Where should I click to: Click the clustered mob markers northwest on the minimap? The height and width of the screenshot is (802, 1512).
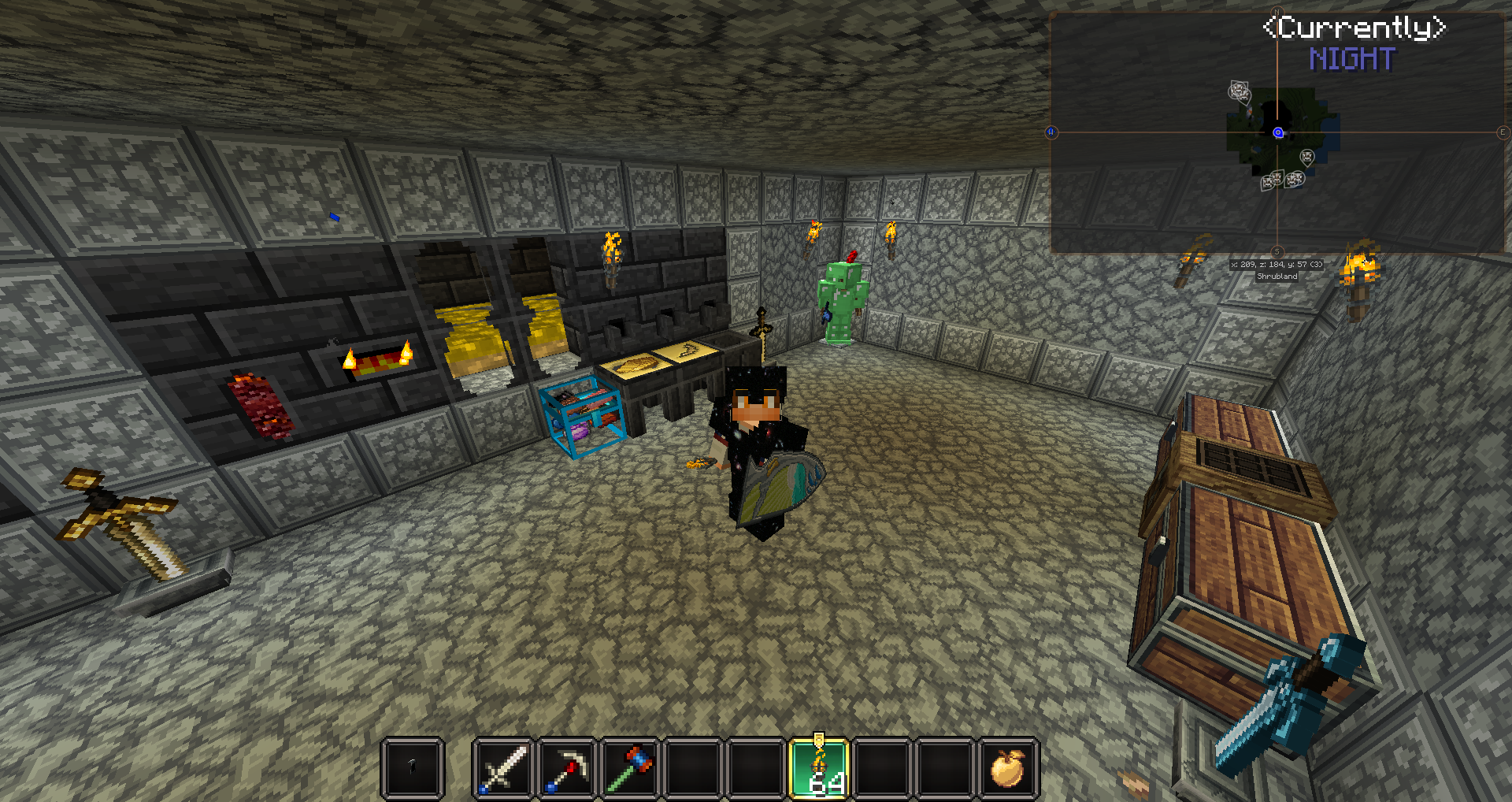(x=1240, y=92)
